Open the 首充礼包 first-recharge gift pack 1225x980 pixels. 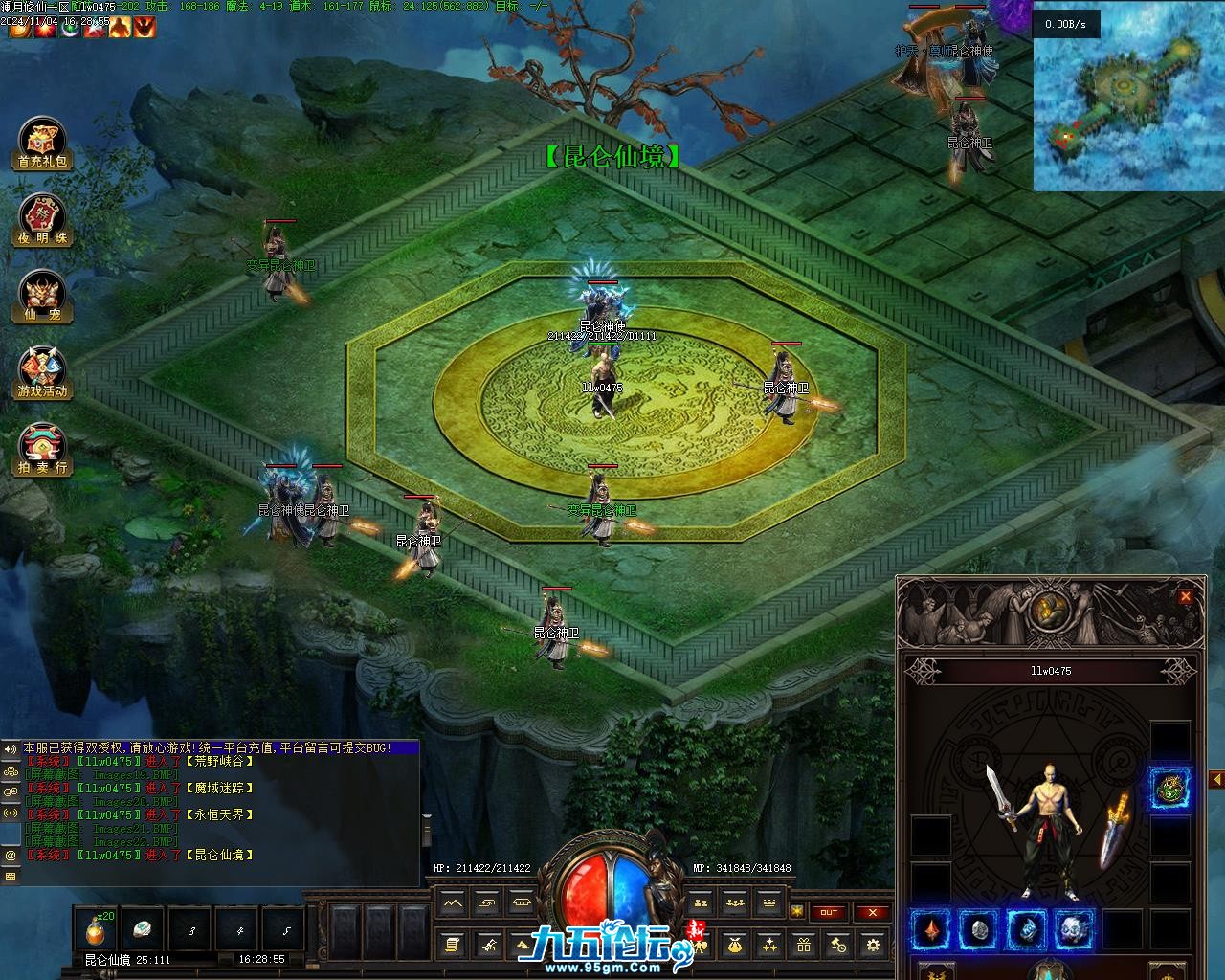[42, 145]
